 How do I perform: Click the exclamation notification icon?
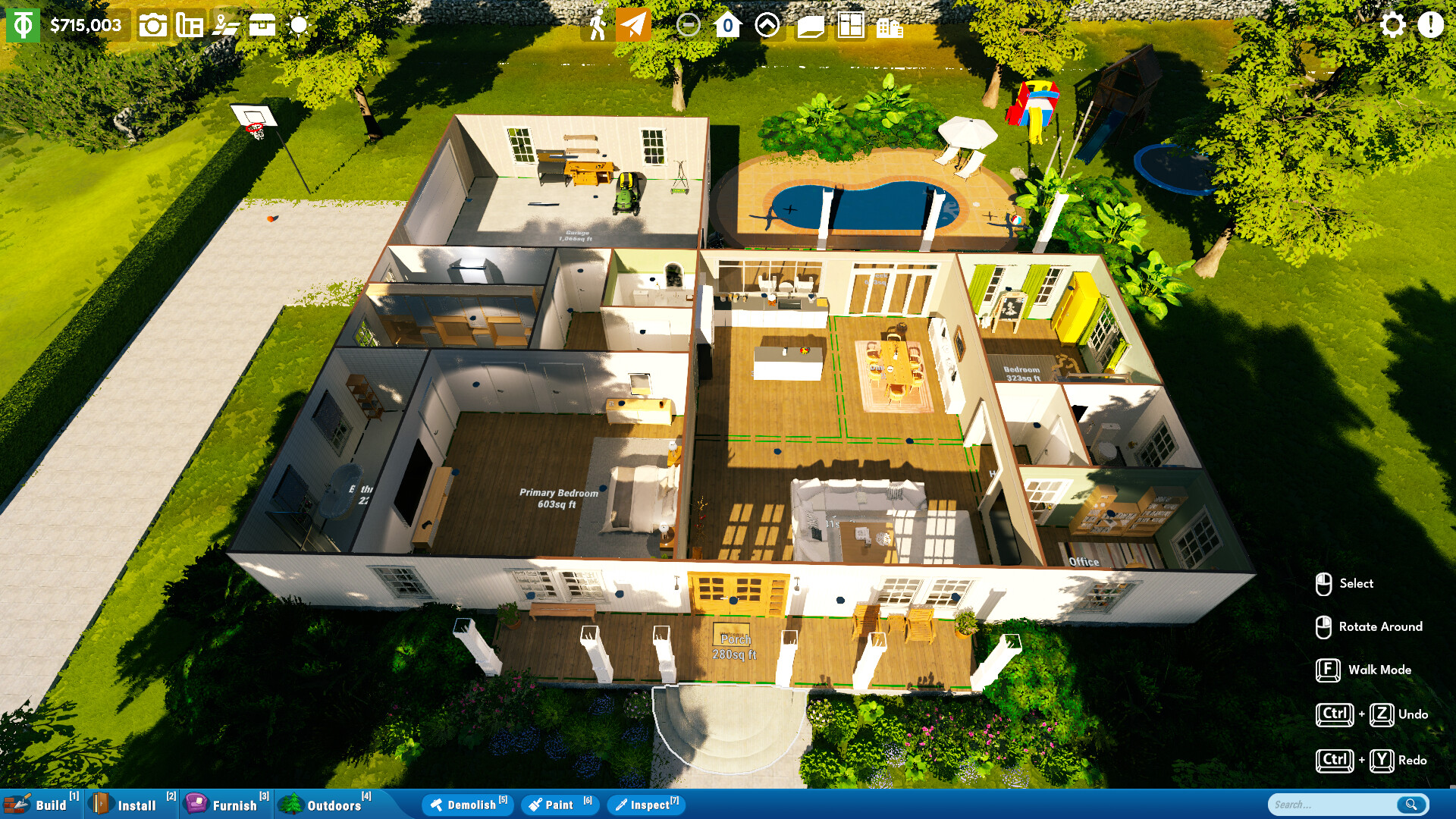click(1430, 25)
